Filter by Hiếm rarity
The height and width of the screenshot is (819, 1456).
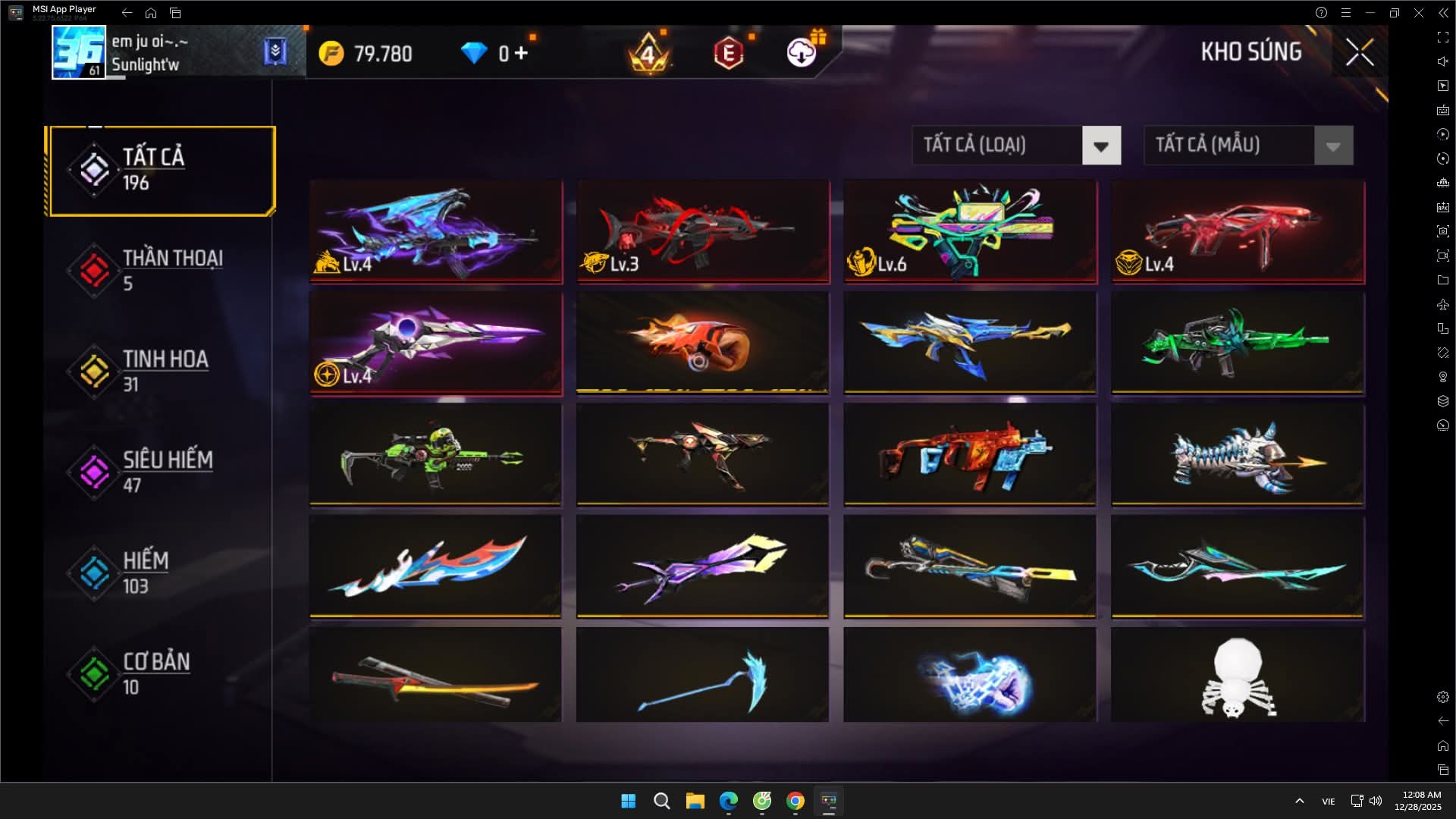(x=160, y=573)
